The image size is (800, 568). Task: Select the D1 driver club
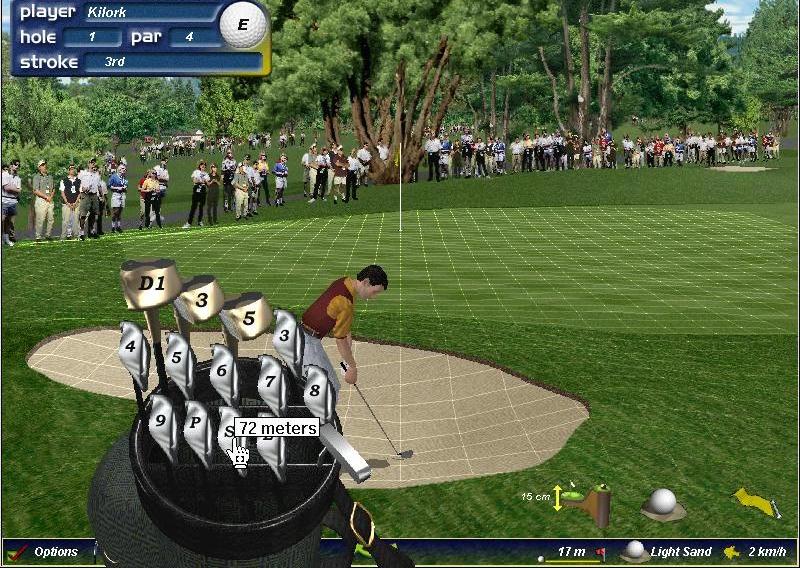pos(151,284)
